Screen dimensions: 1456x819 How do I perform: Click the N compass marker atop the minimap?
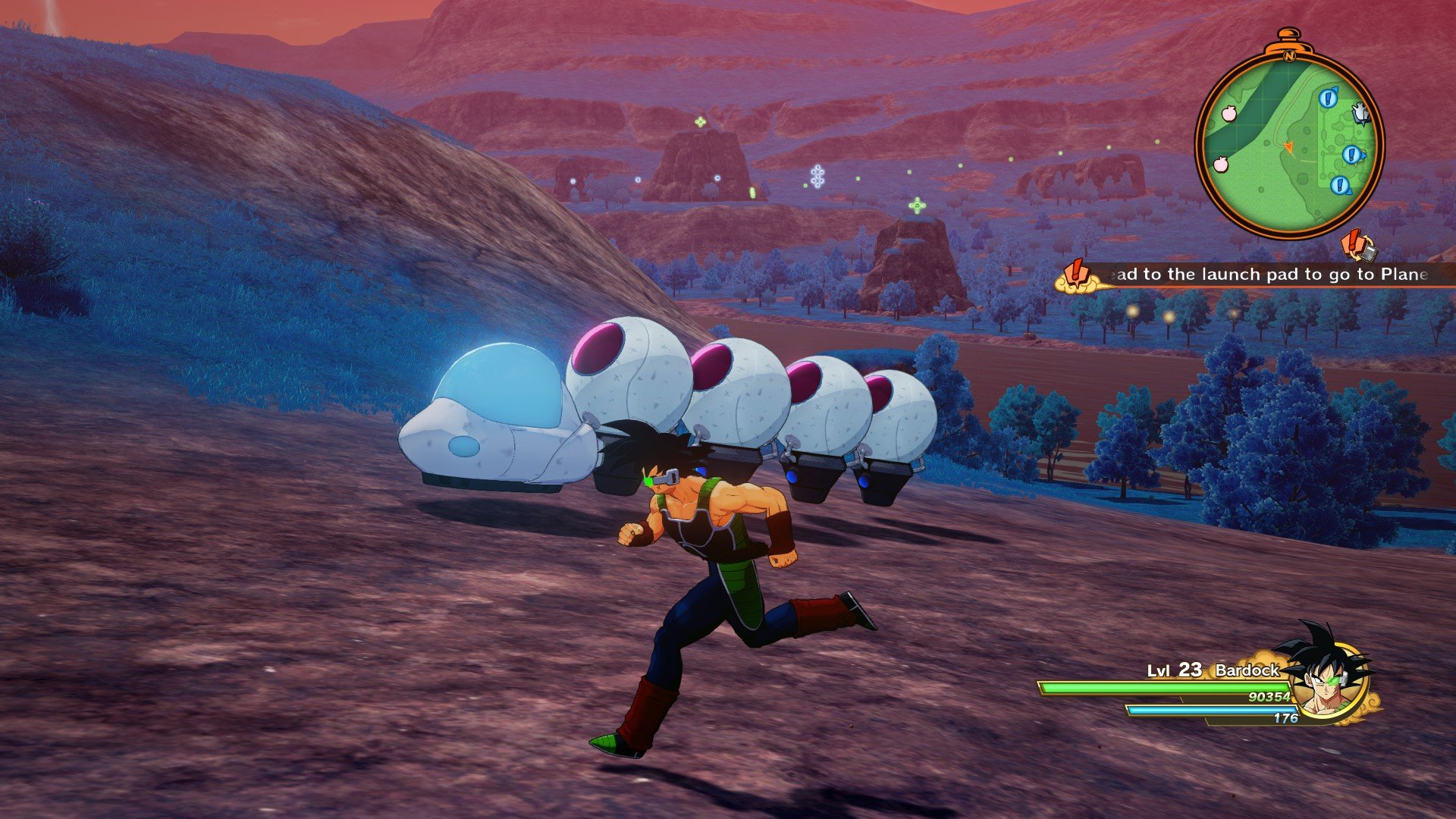[1288, 55]
